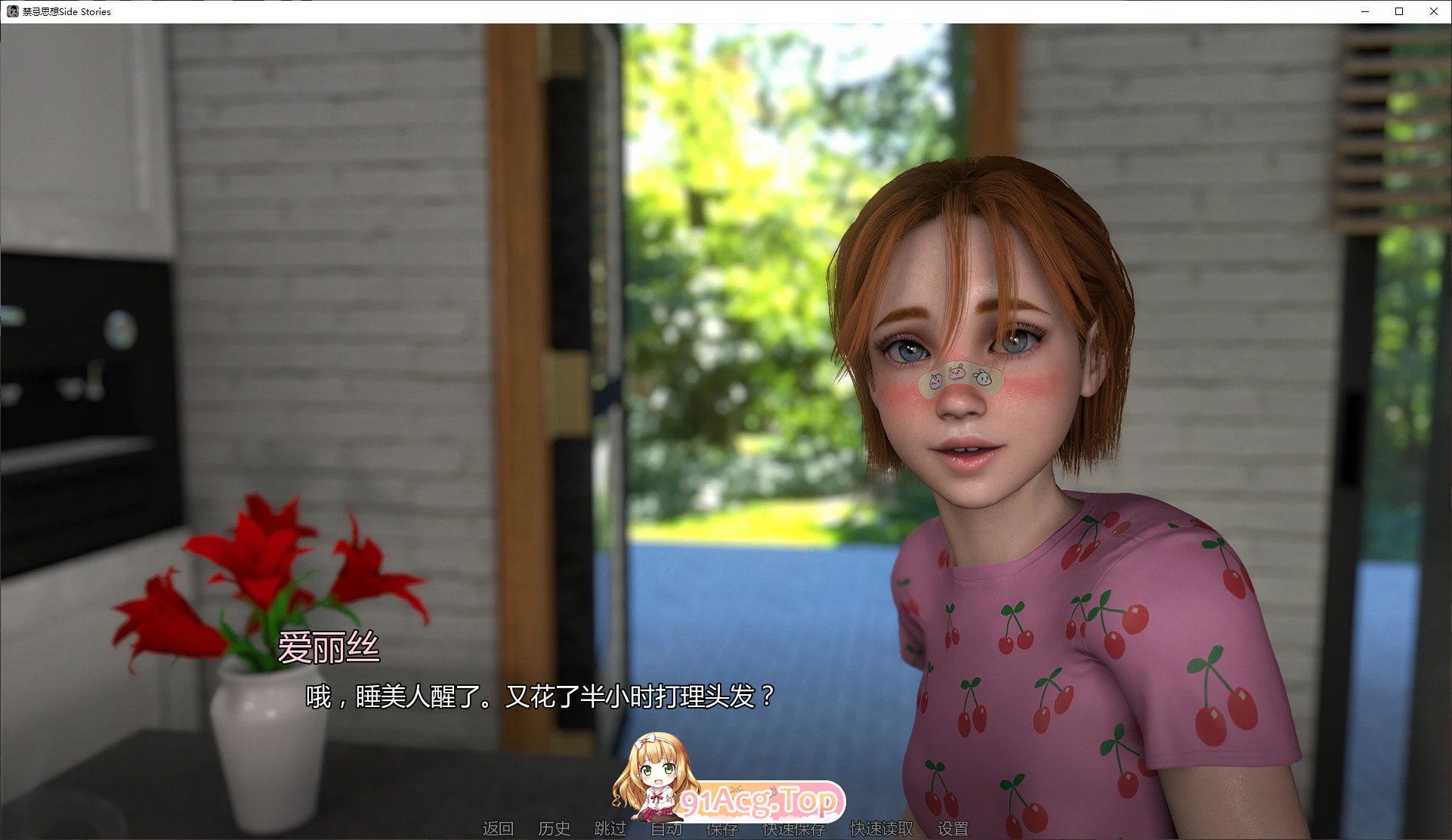Viewport: 1452px width, 840px height.
Task: Maximize the game window
Action: [x=1398, y=11]
